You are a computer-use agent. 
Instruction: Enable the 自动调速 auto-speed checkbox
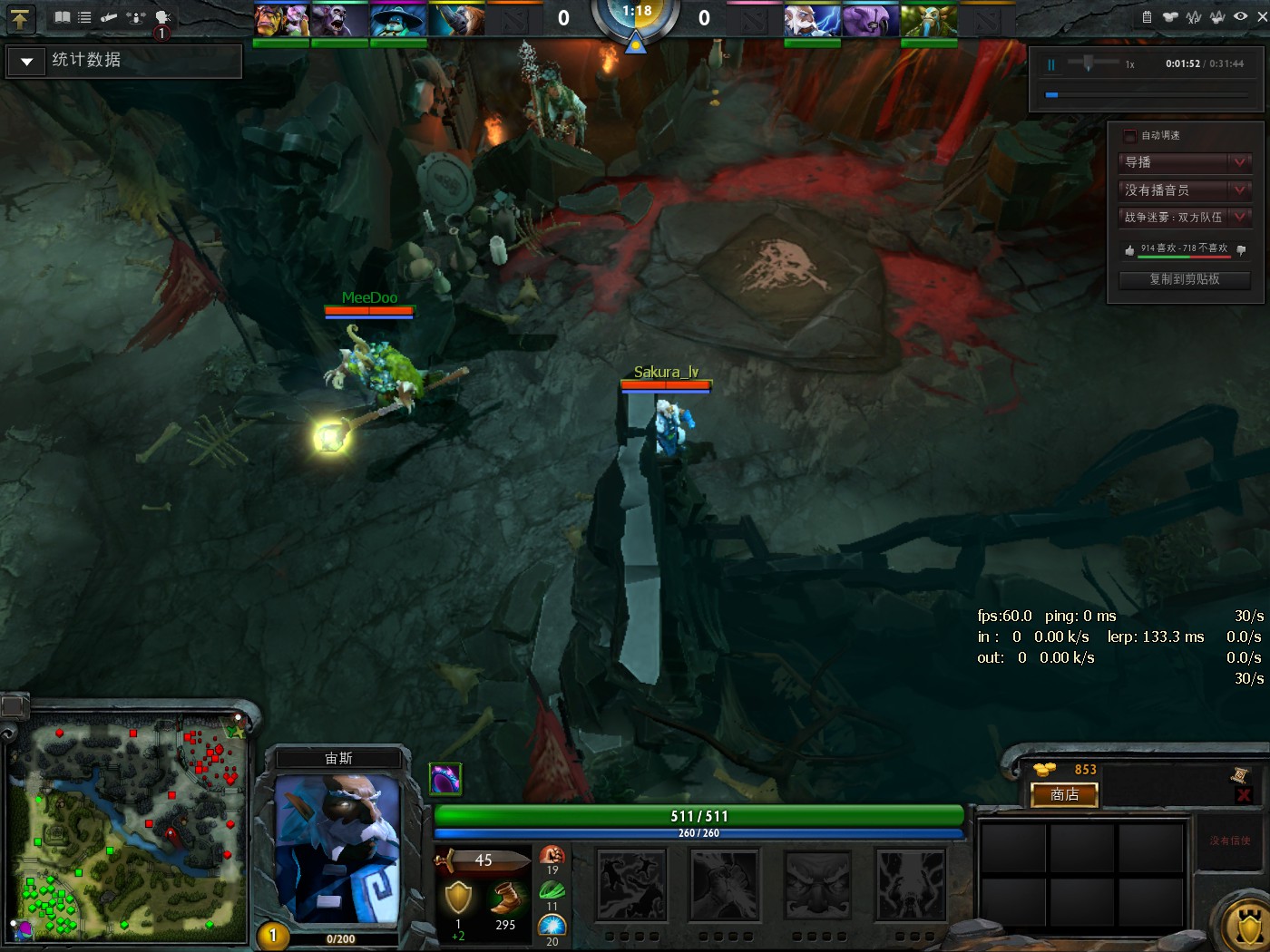[1130, 136]
